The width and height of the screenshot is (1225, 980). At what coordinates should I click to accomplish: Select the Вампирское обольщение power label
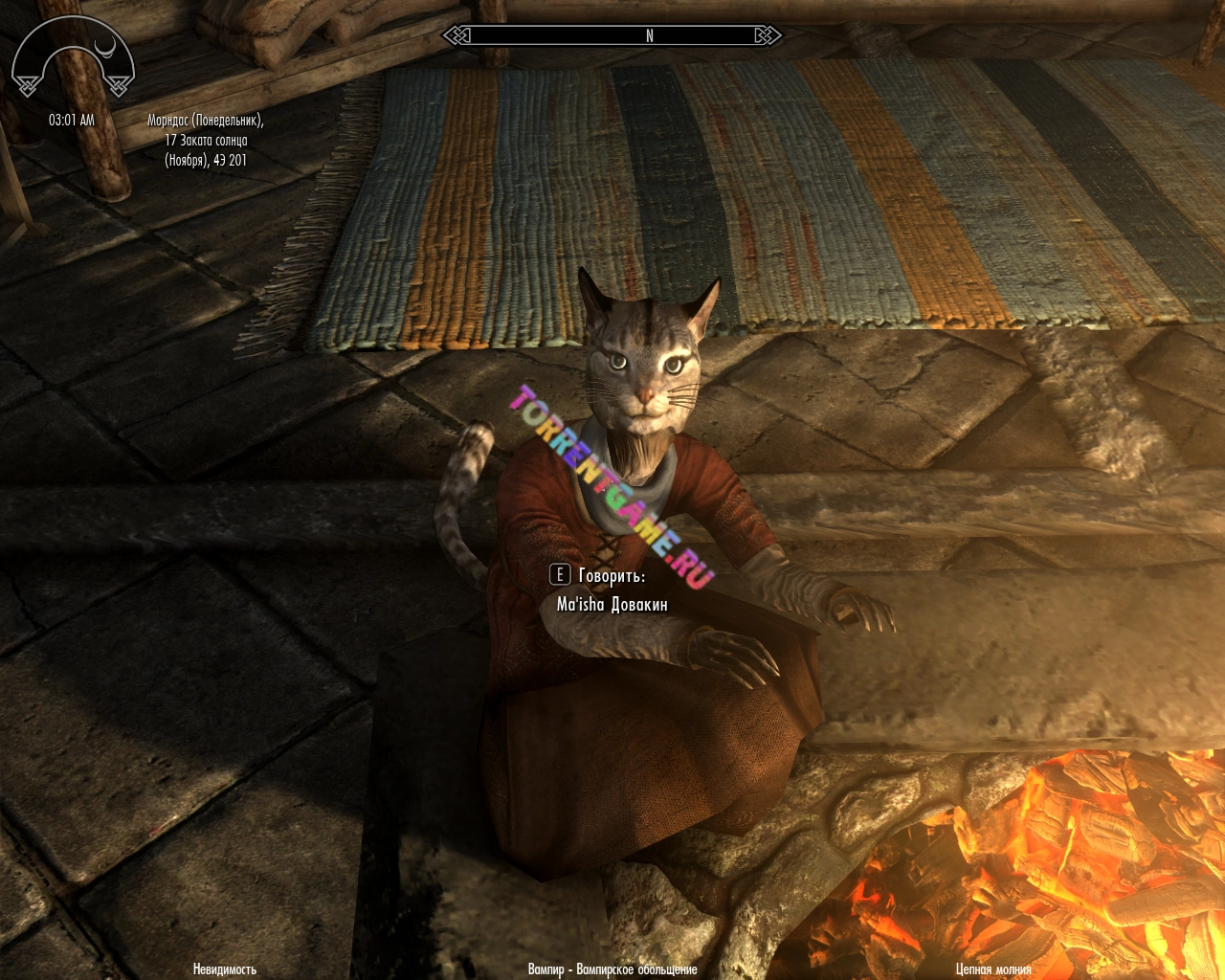[612, 969]
